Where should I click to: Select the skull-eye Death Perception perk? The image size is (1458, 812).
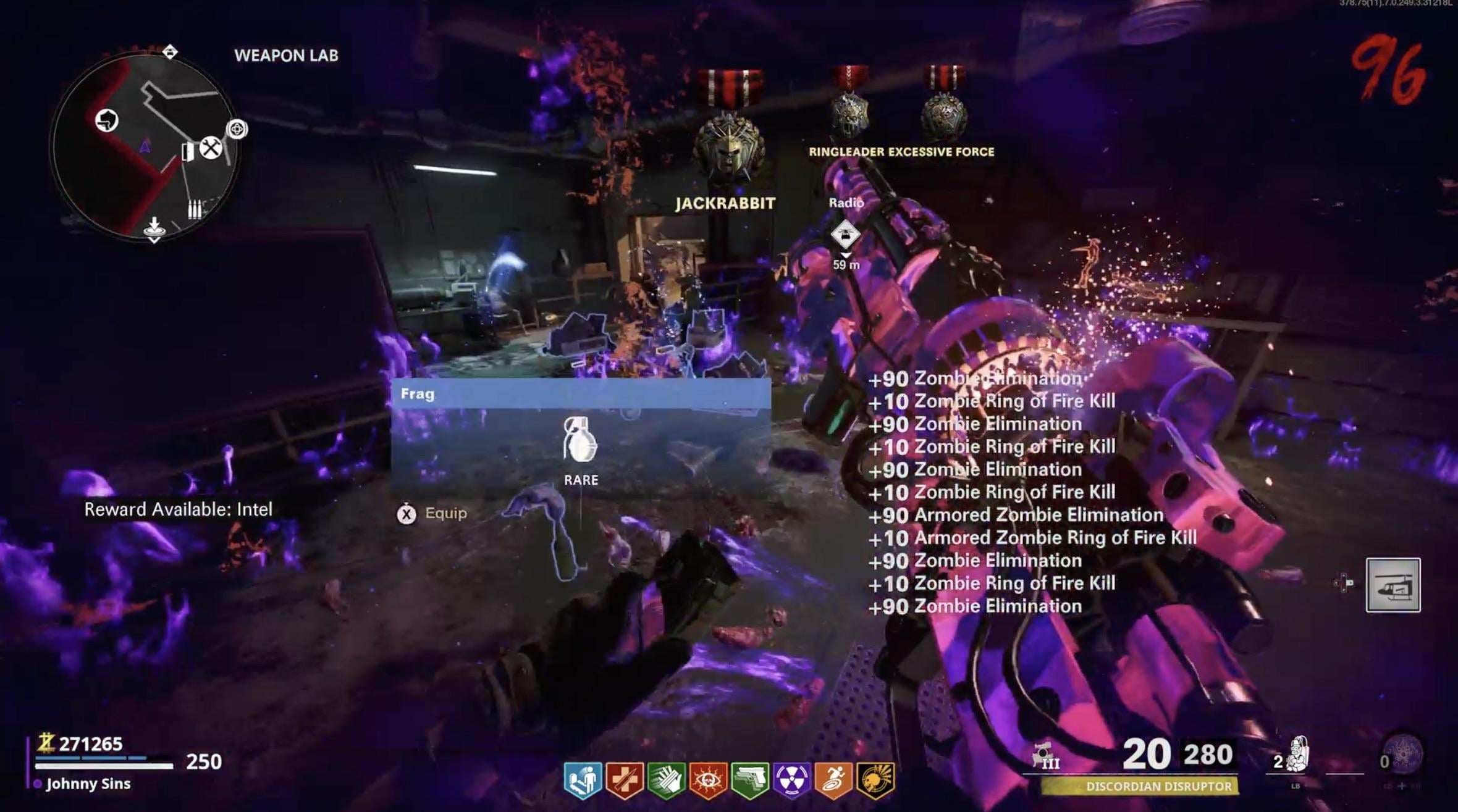[708, 779]
